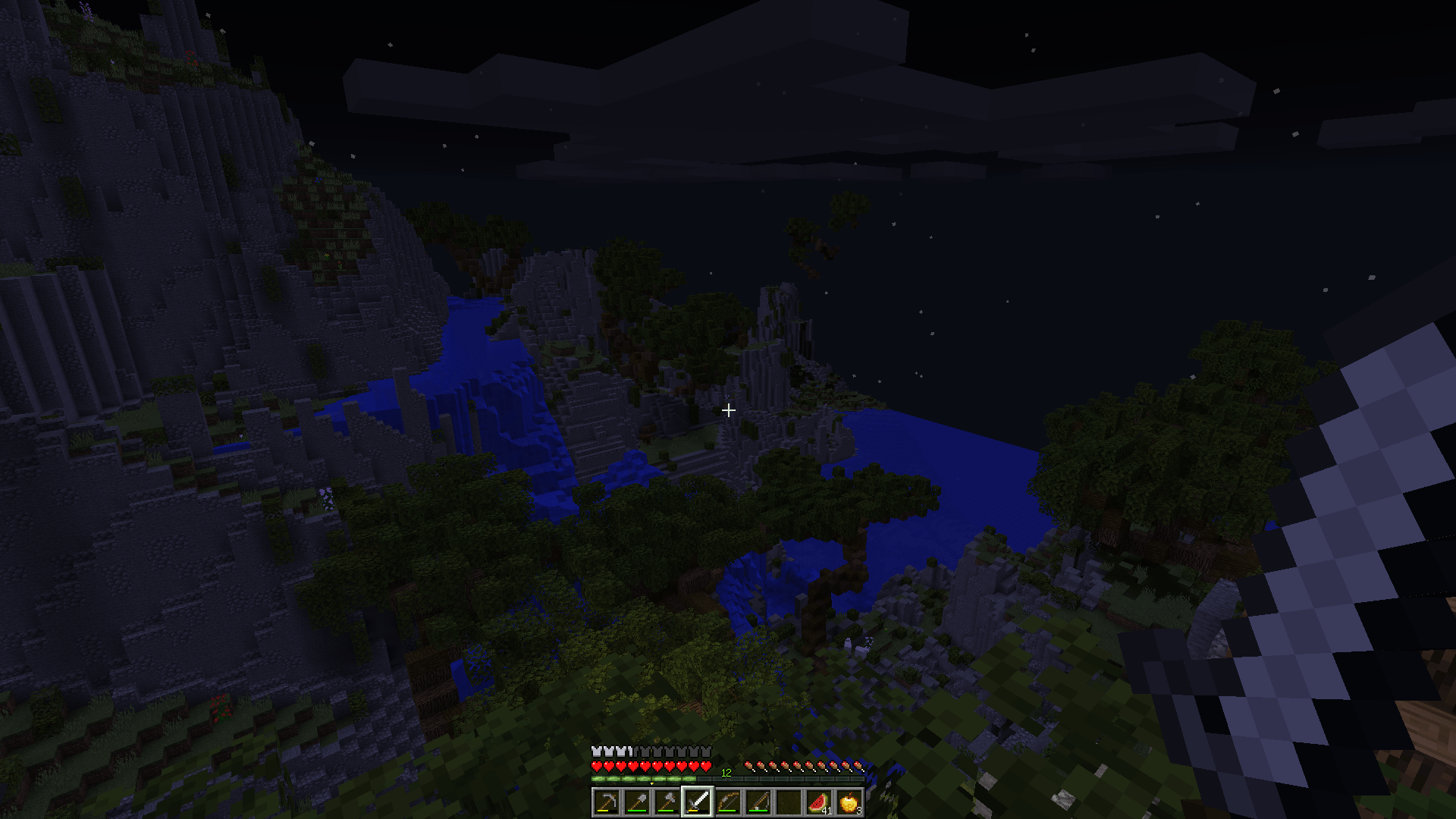Select the shovel hotbar slot

(637, 802)
